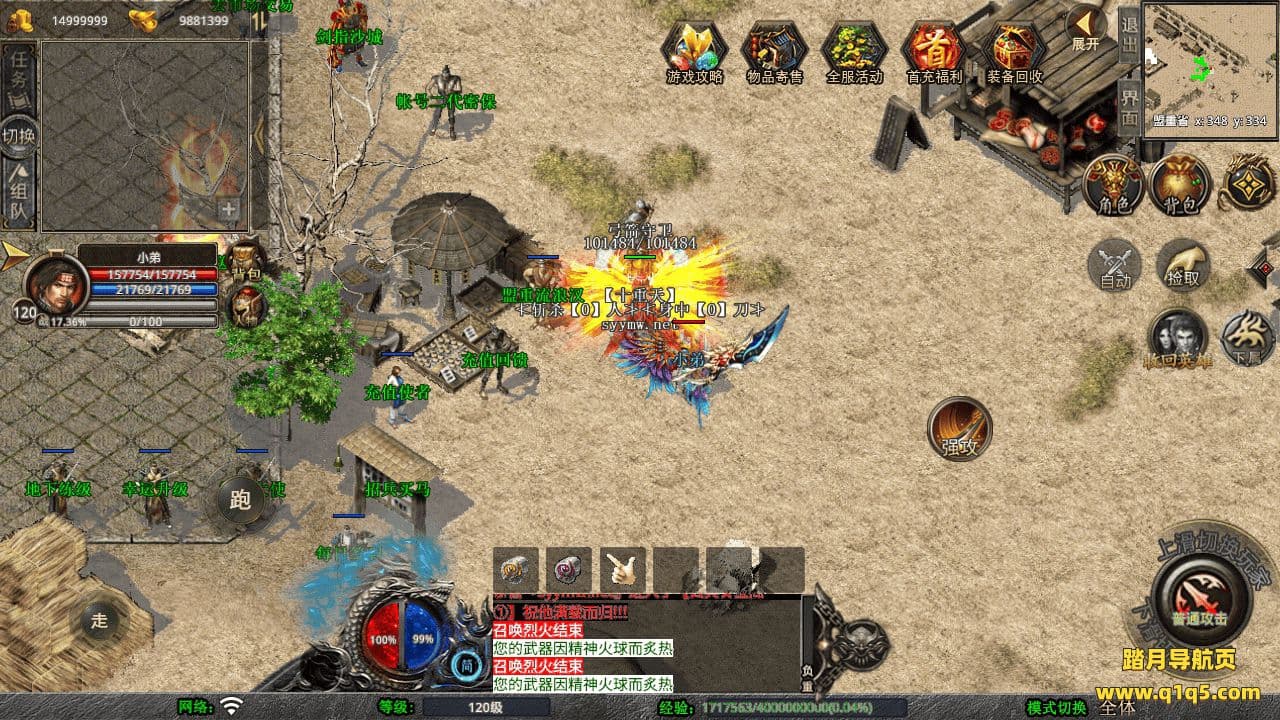The width and height of the screenshot is (1280, 720).
Task: Enable 自动 auto-combat mode
Action: (x=1115, y=266)
